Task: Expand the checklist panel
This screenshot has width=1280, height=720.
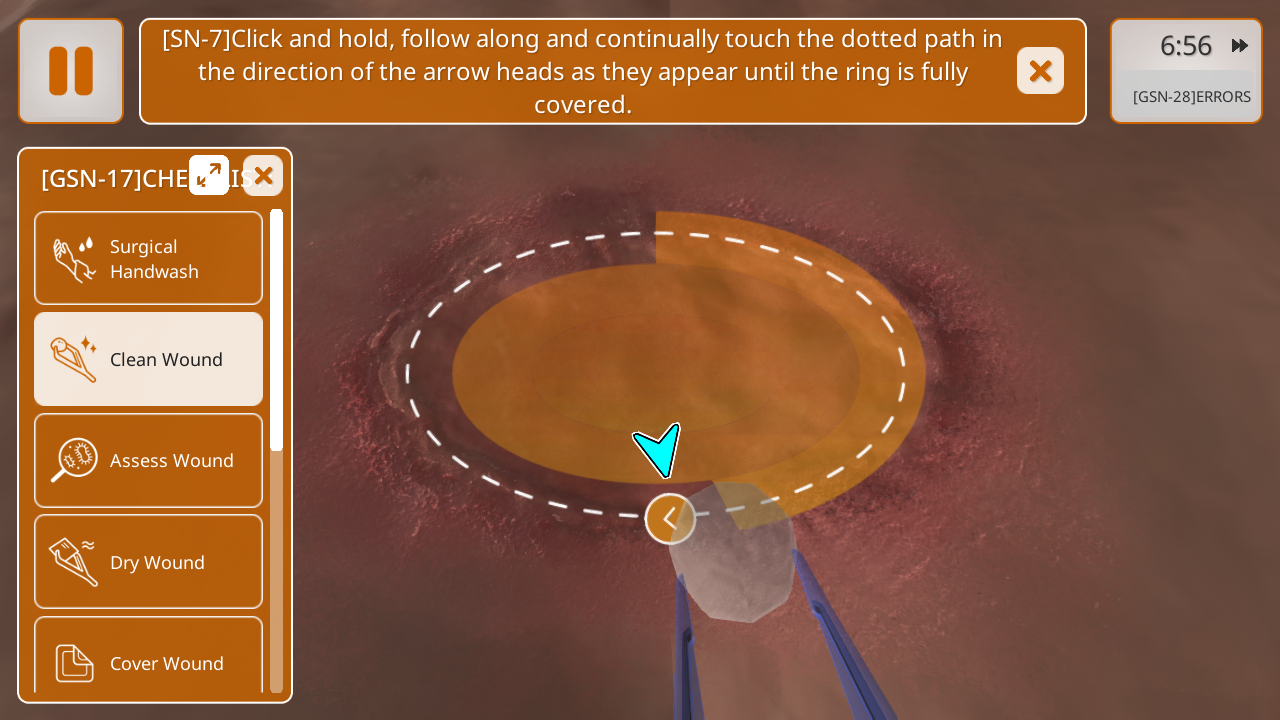Action: click(x=209, y=175)
